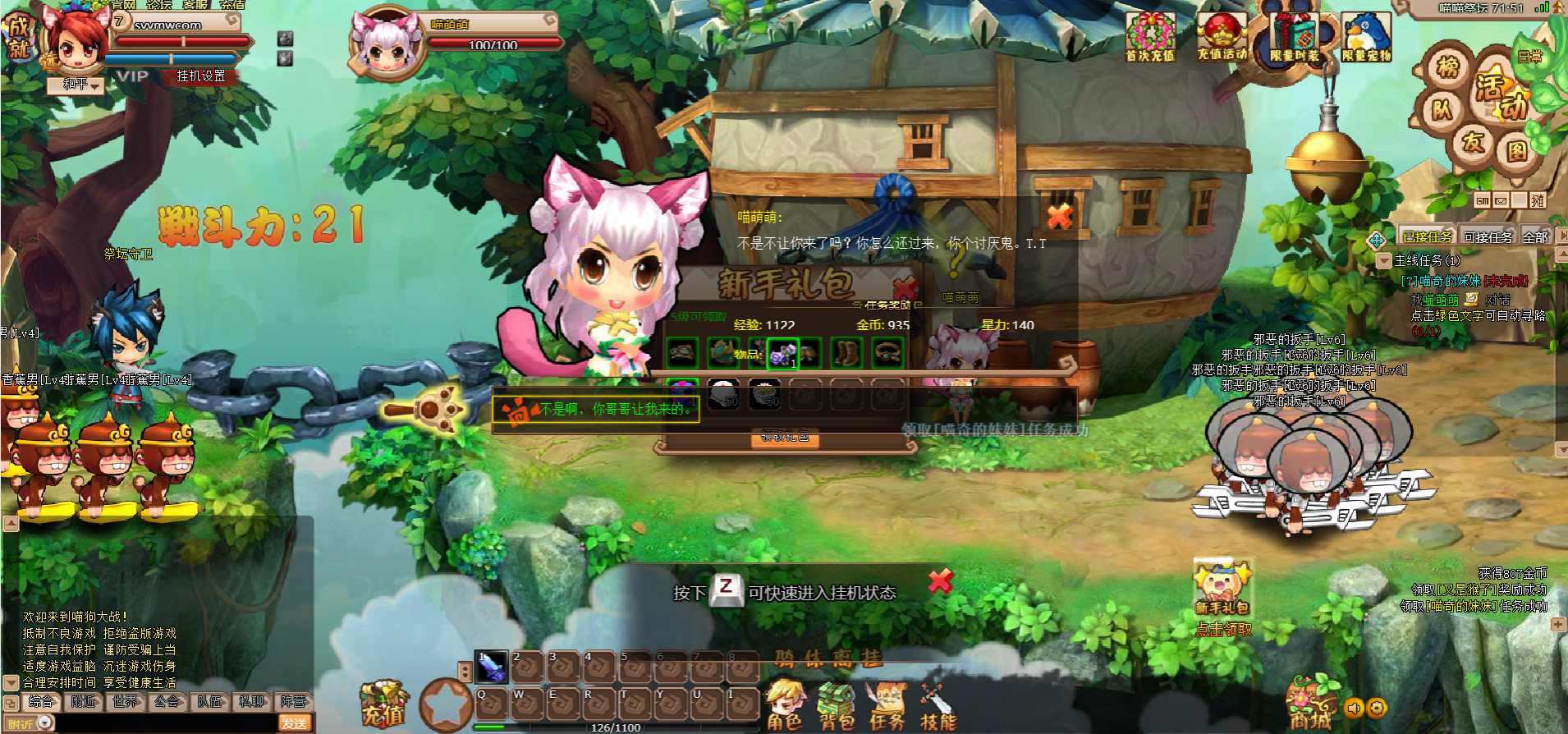Image resolution: width=1568 pixels, height=734 pixels.
Task: Open the 角色 character panel
Action: (784, 705)
